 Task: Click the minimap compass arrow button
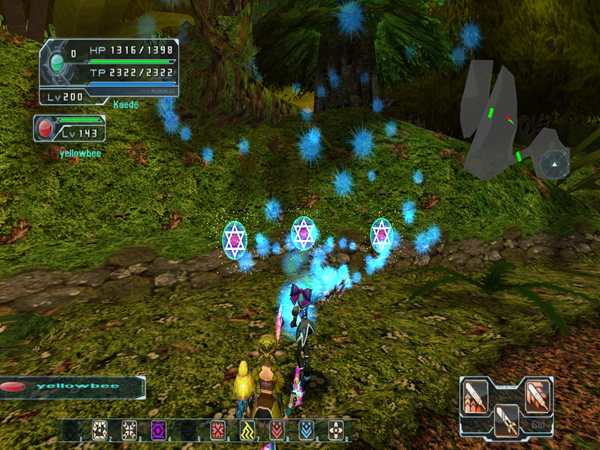coord(553,162)
